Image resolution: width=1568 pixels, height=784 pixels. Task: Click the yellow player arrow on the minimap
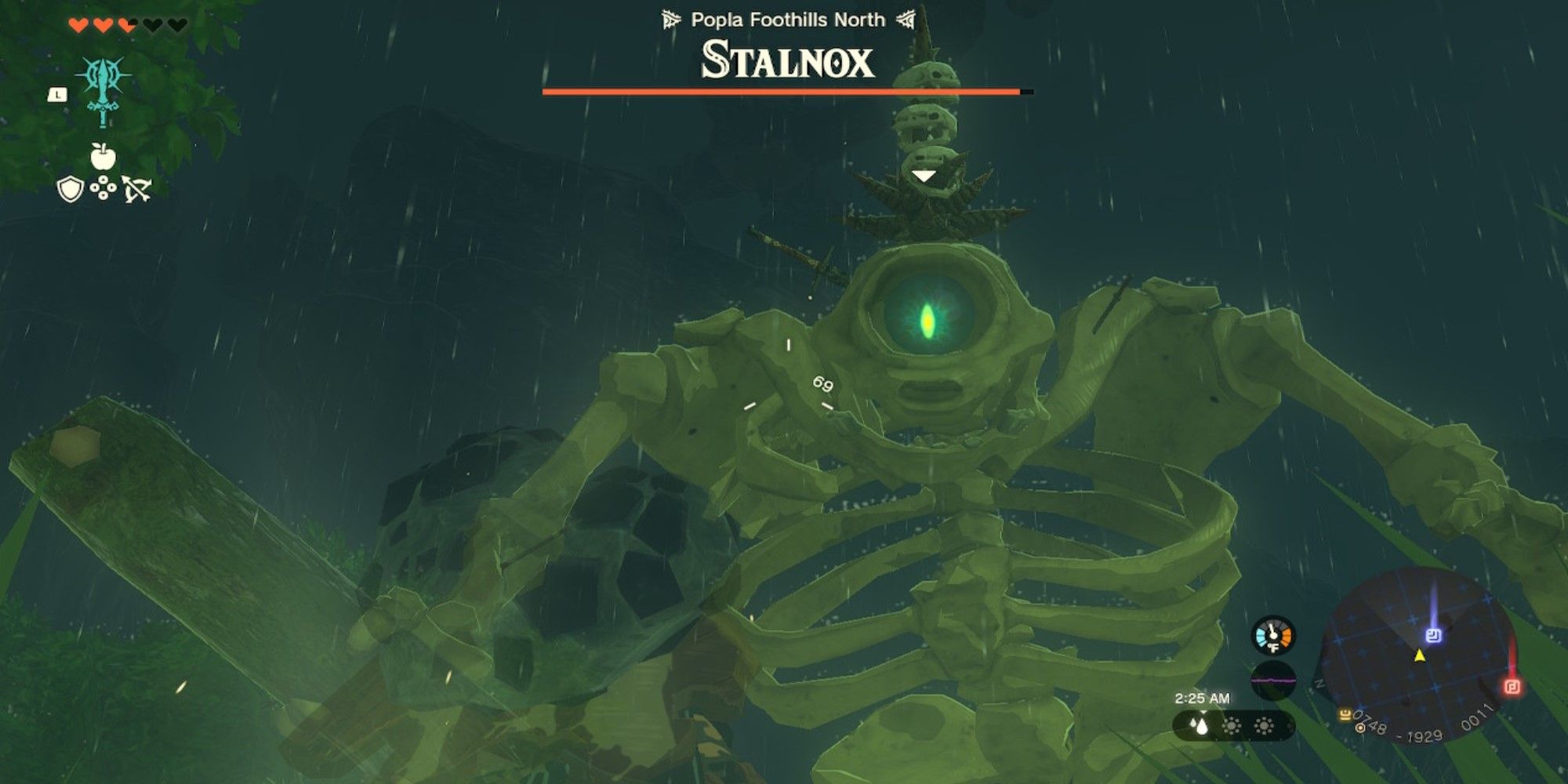pos(1420,657)
